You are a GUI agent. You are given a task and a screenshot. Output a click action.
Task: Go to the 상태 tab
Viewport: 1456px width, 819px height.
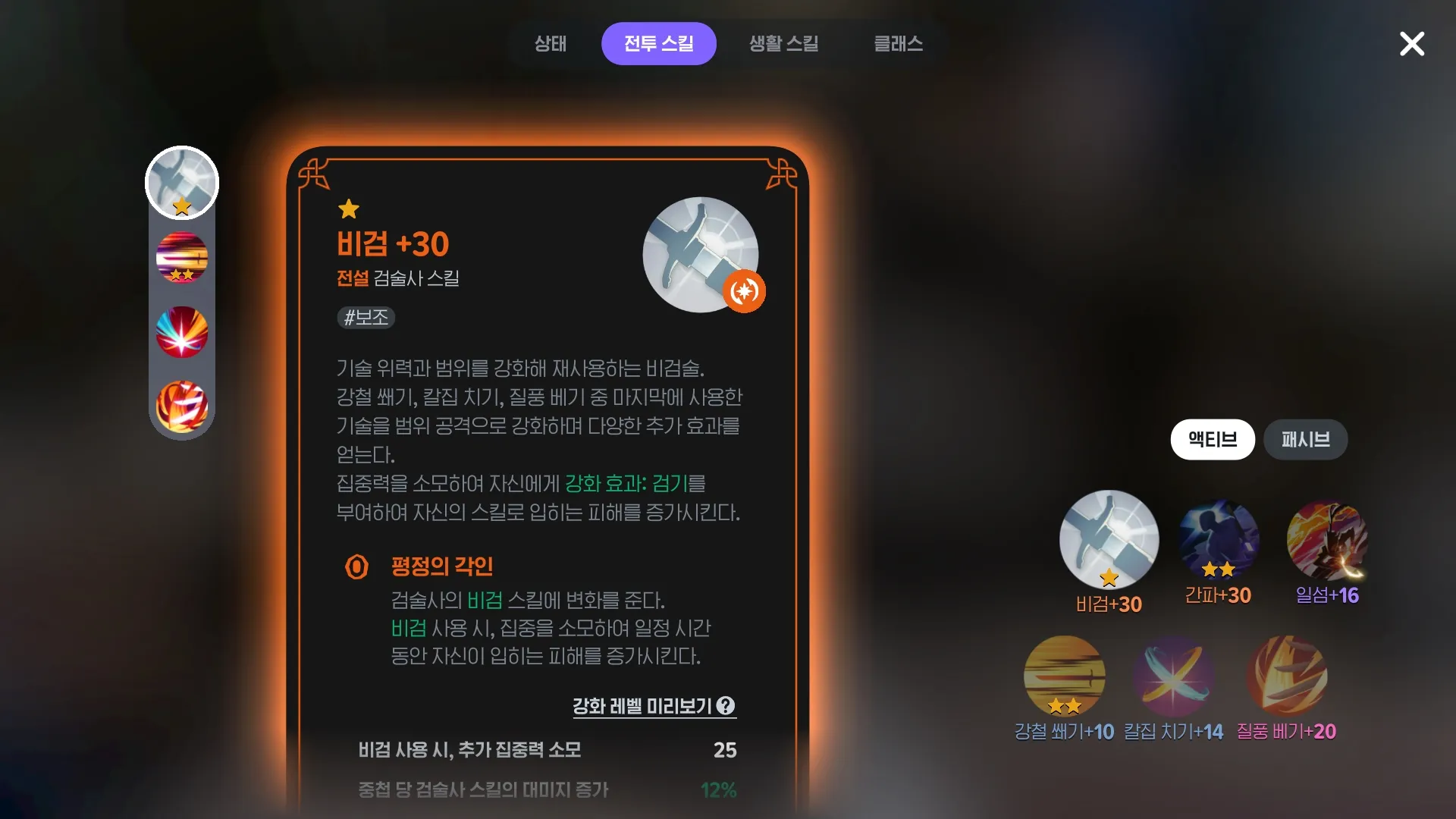click(551, 43)
